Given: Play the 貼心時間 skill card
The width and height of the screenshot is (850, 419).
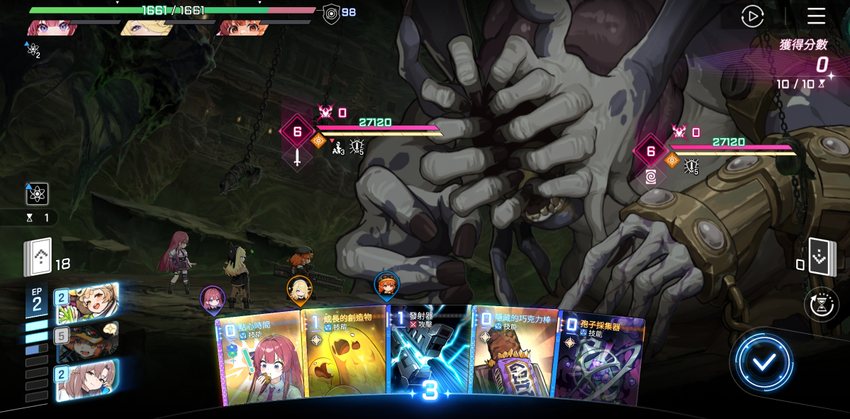Looking at the screenshot, I should click(258, 357).
